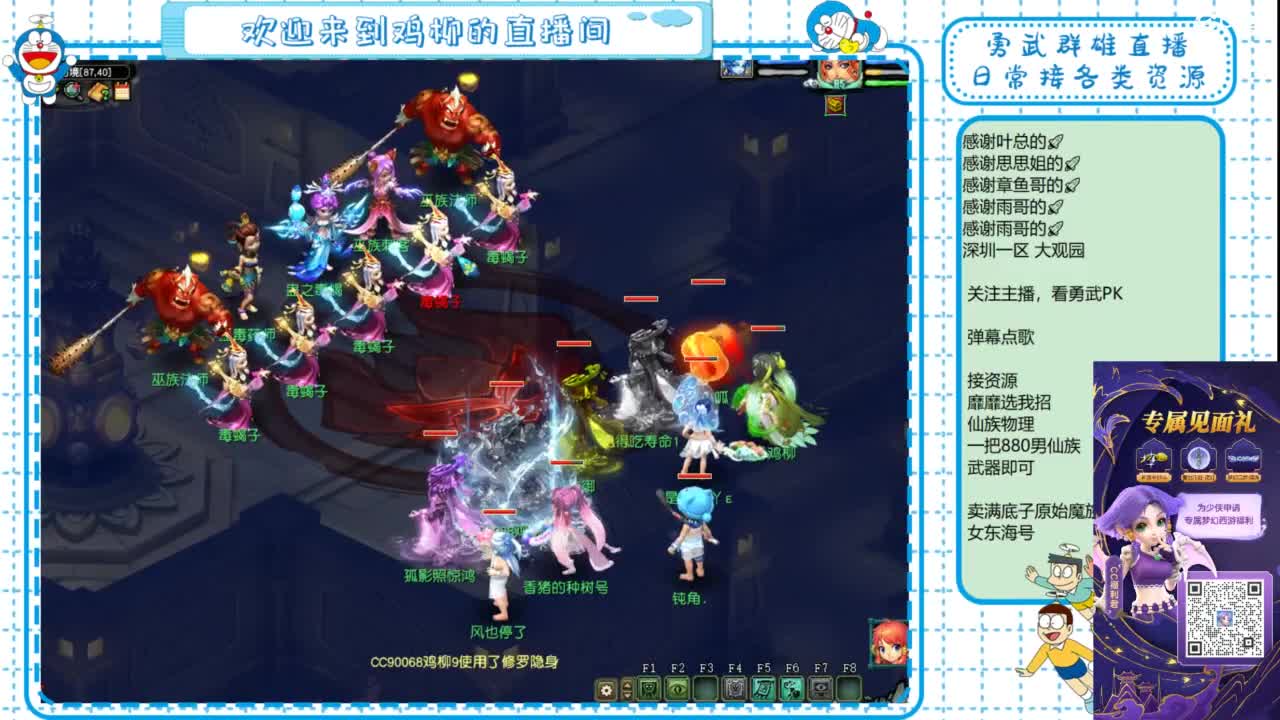The image size is (1280, 720).
Task: Expand the toolbar using the up arrow
Action: coord(627,684)
